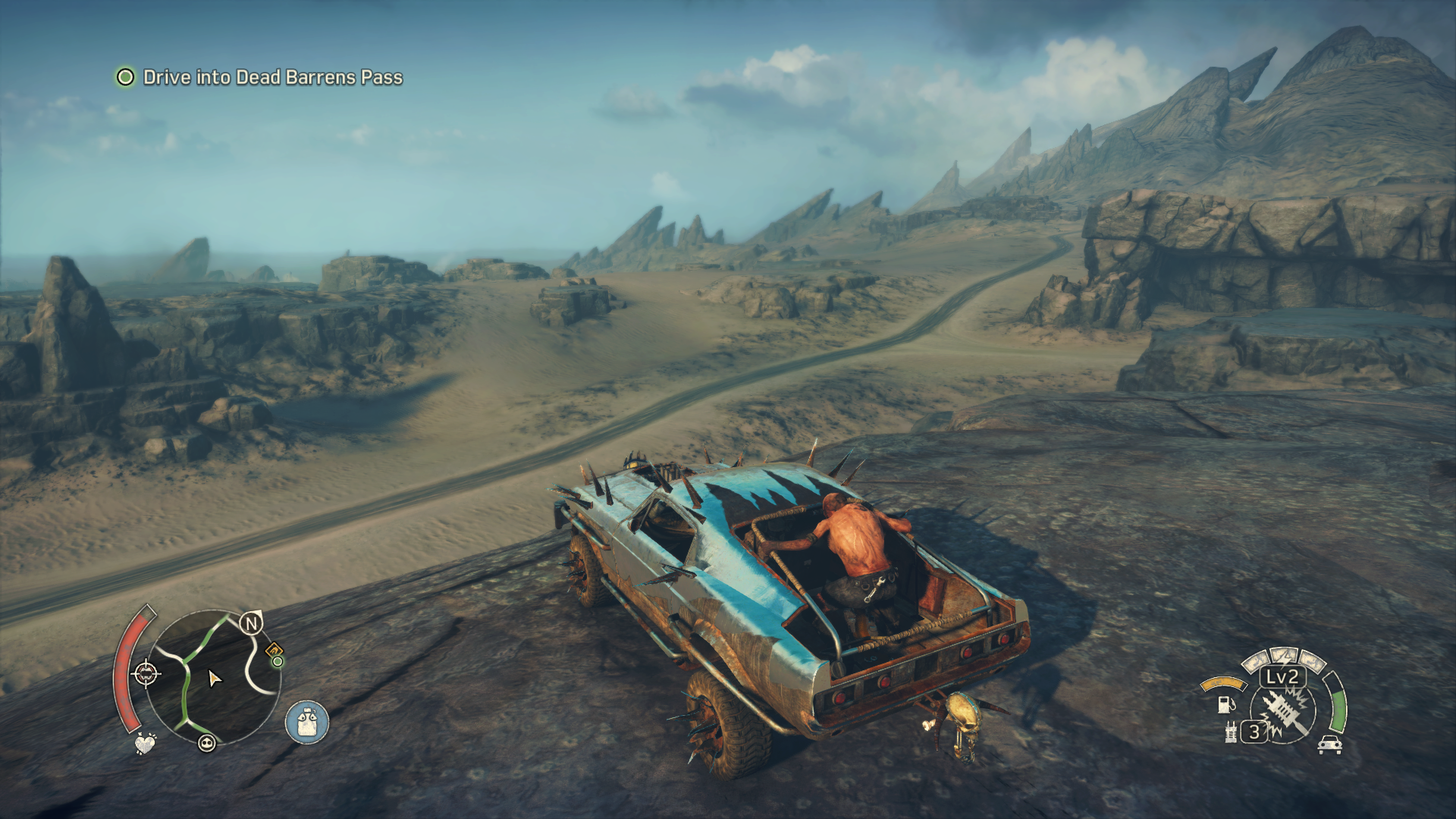
Task: Click the heart icon under the health bar
Action: coord(144,743)
